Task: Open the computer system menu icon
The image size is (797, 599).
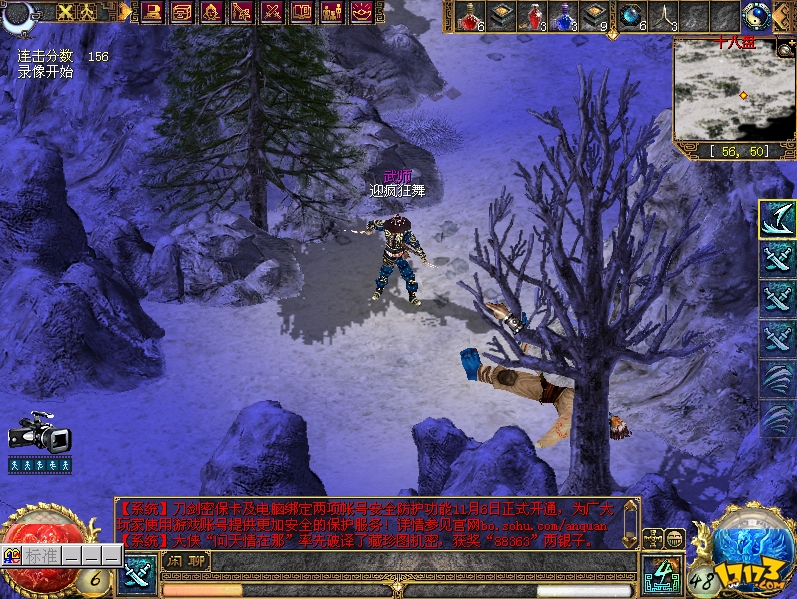Action: (152, 12)
